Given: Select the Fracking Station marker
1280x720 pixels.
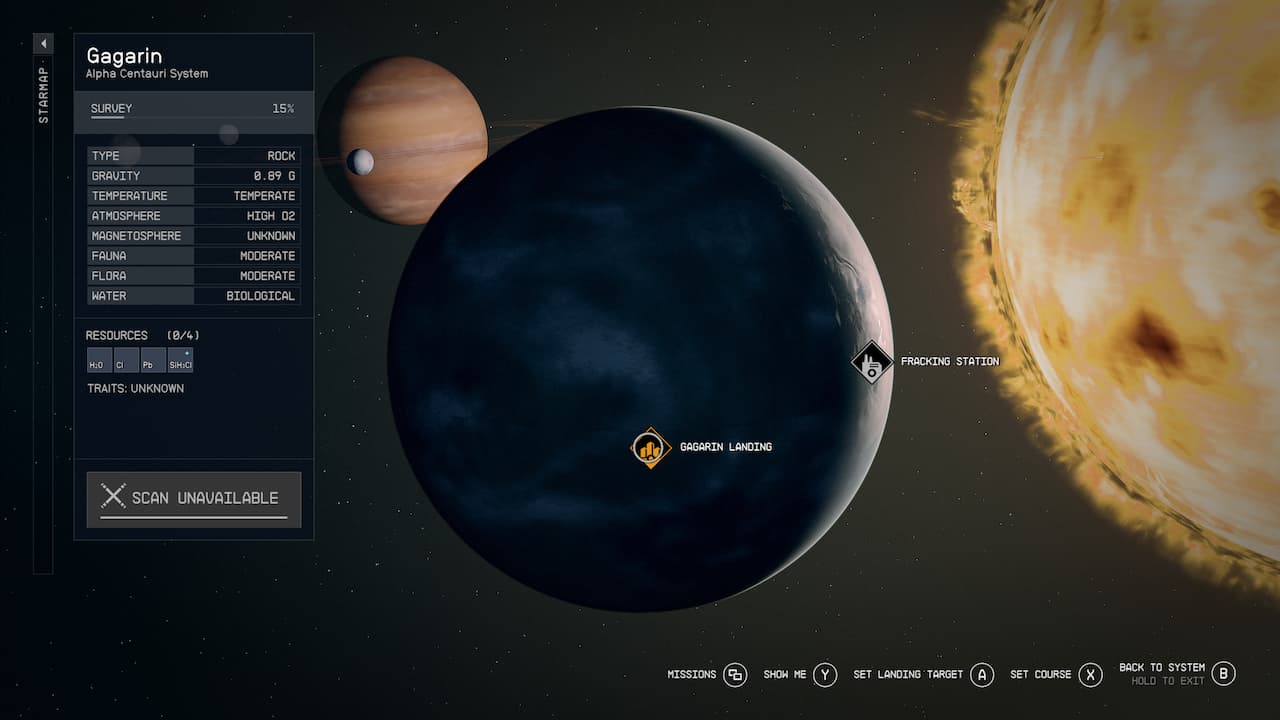Looking at the screenshot, I should pyautogui.click(x=871, y=362).
